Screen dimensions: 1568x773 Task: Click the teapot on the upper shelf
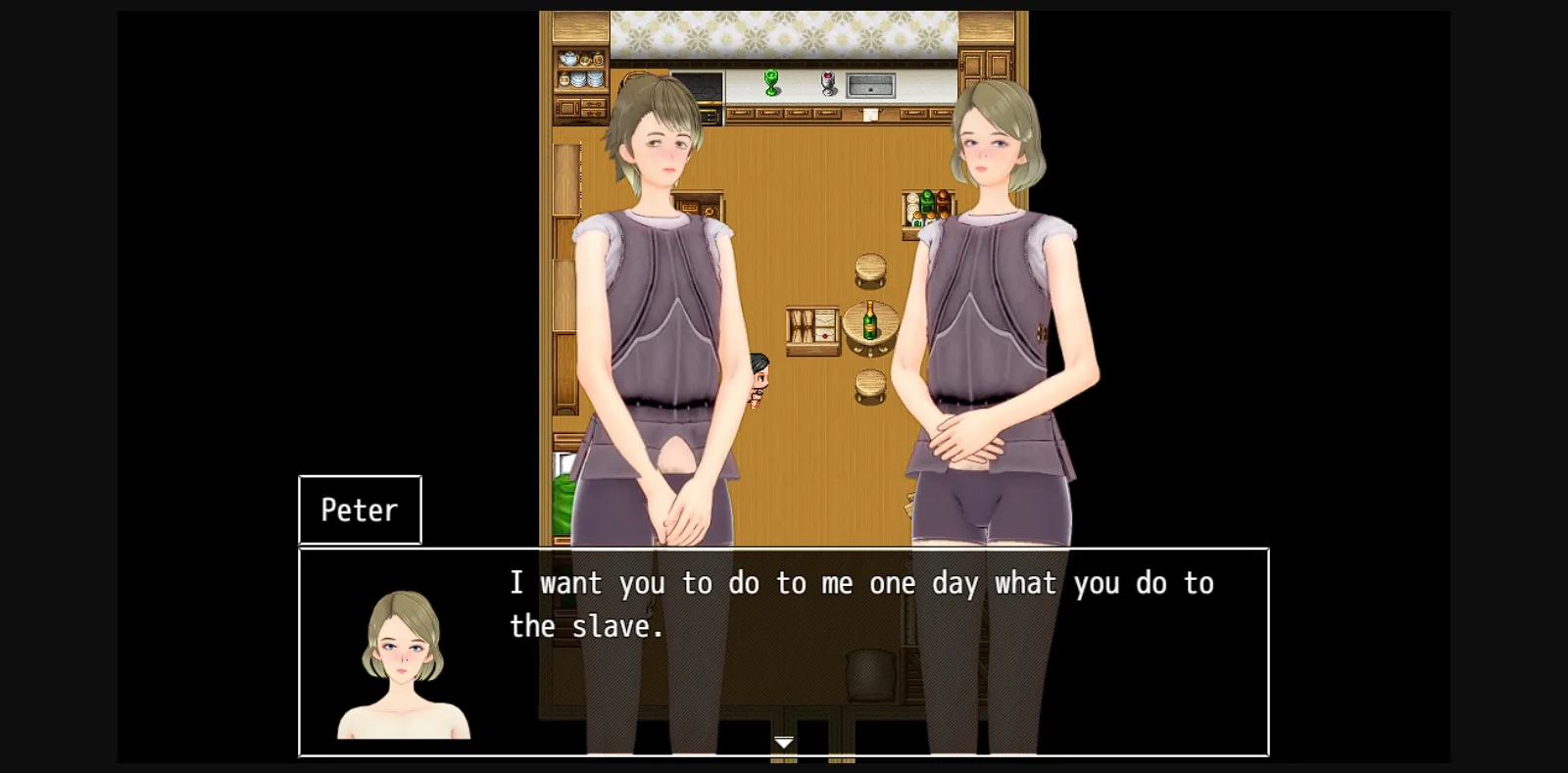568,57
